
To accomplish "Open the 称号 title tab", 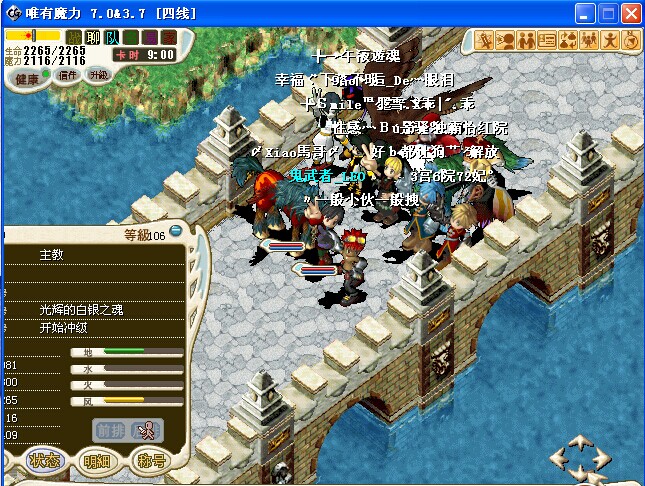I will (150, 461).
